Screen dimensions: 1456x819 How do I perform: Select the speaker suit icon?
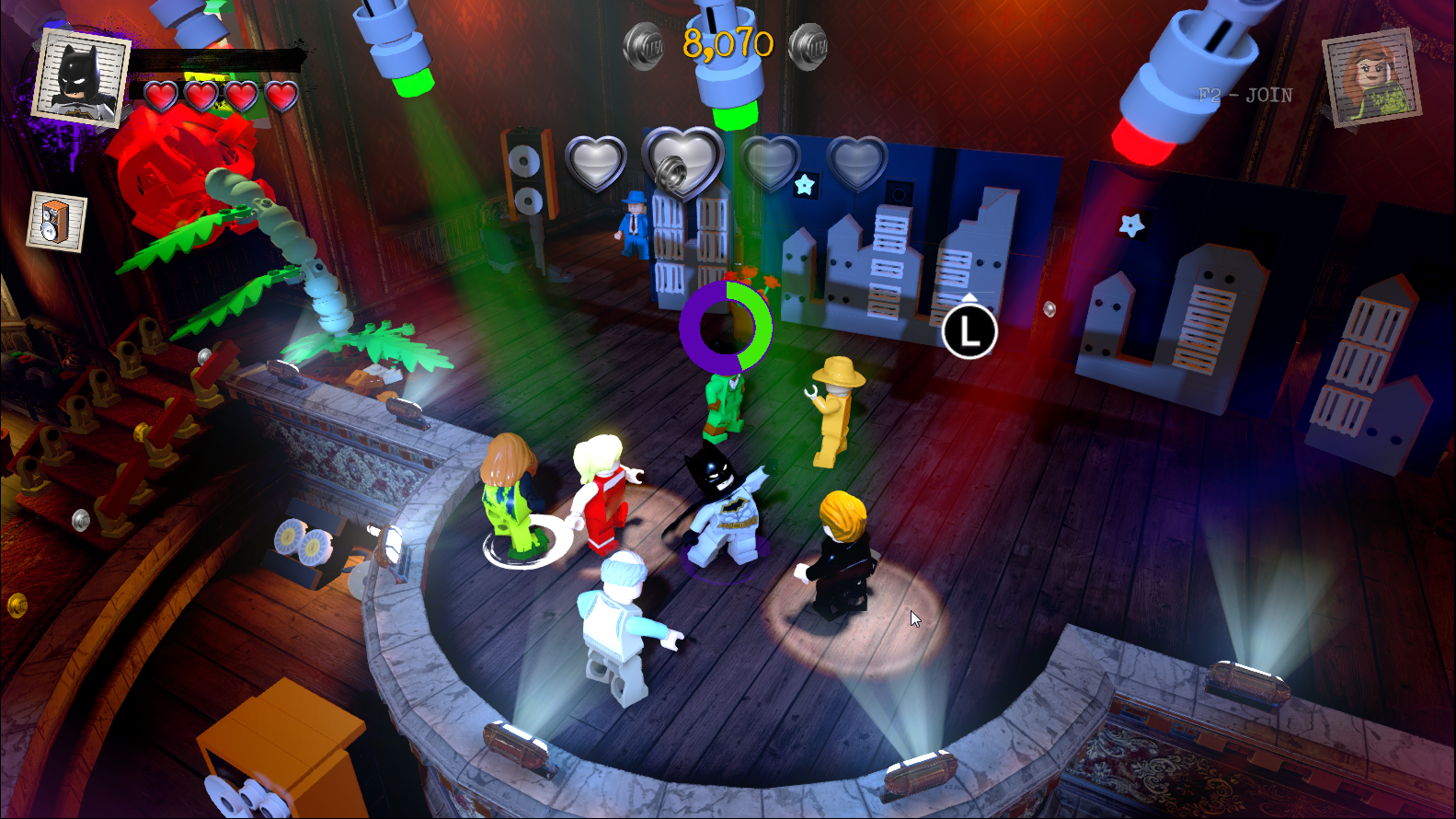(x=57, y=222)
